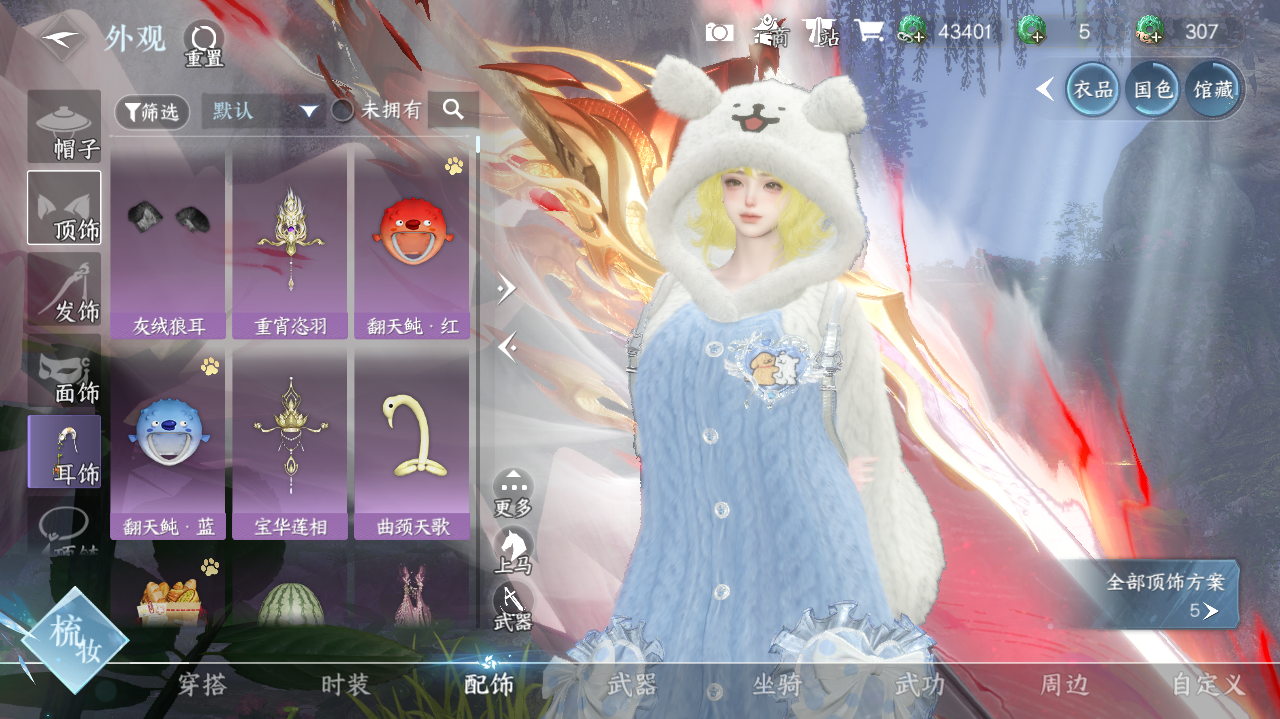
Task: Open the 全部顶饰方案 scheme panel
Action: [1164, 595]
